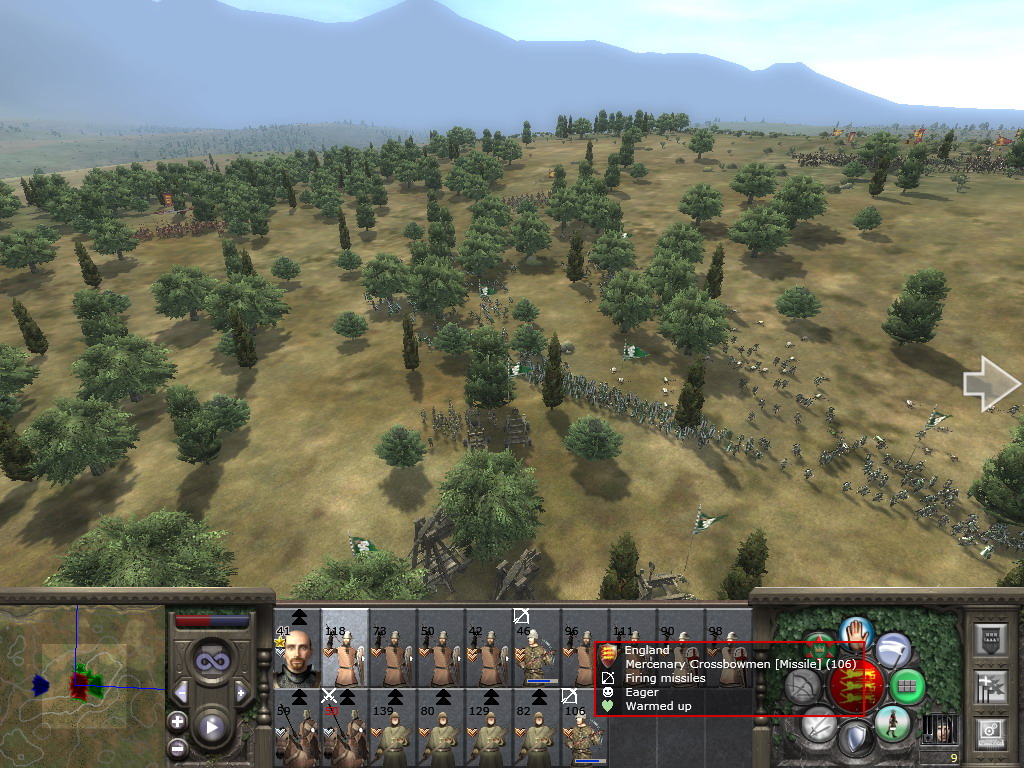Zoom out the minimap with the minus button
This screenshot has height=768, width=1024.
pyautogui.click(x=178, y=747)
